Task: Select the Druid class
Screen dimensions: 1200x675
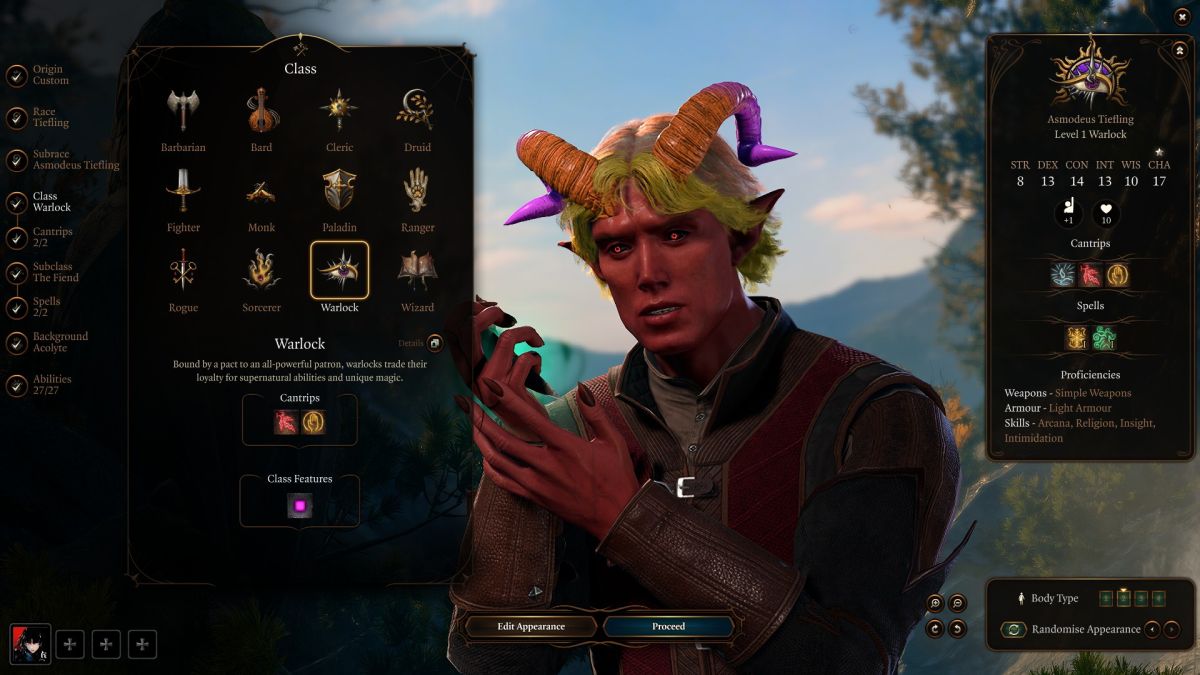Action: 417,111
